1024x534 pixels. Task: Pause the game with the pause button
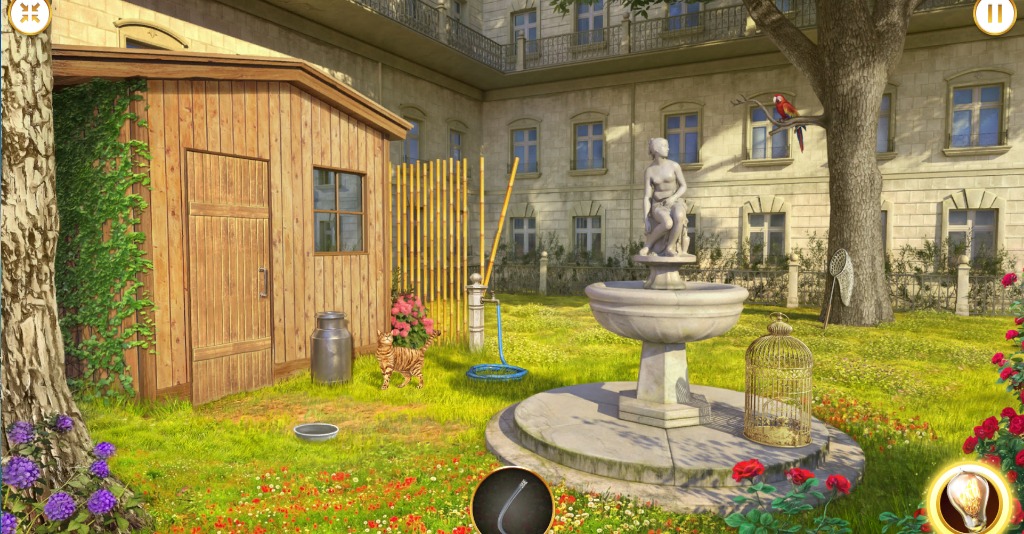click(x=994, y=15)
